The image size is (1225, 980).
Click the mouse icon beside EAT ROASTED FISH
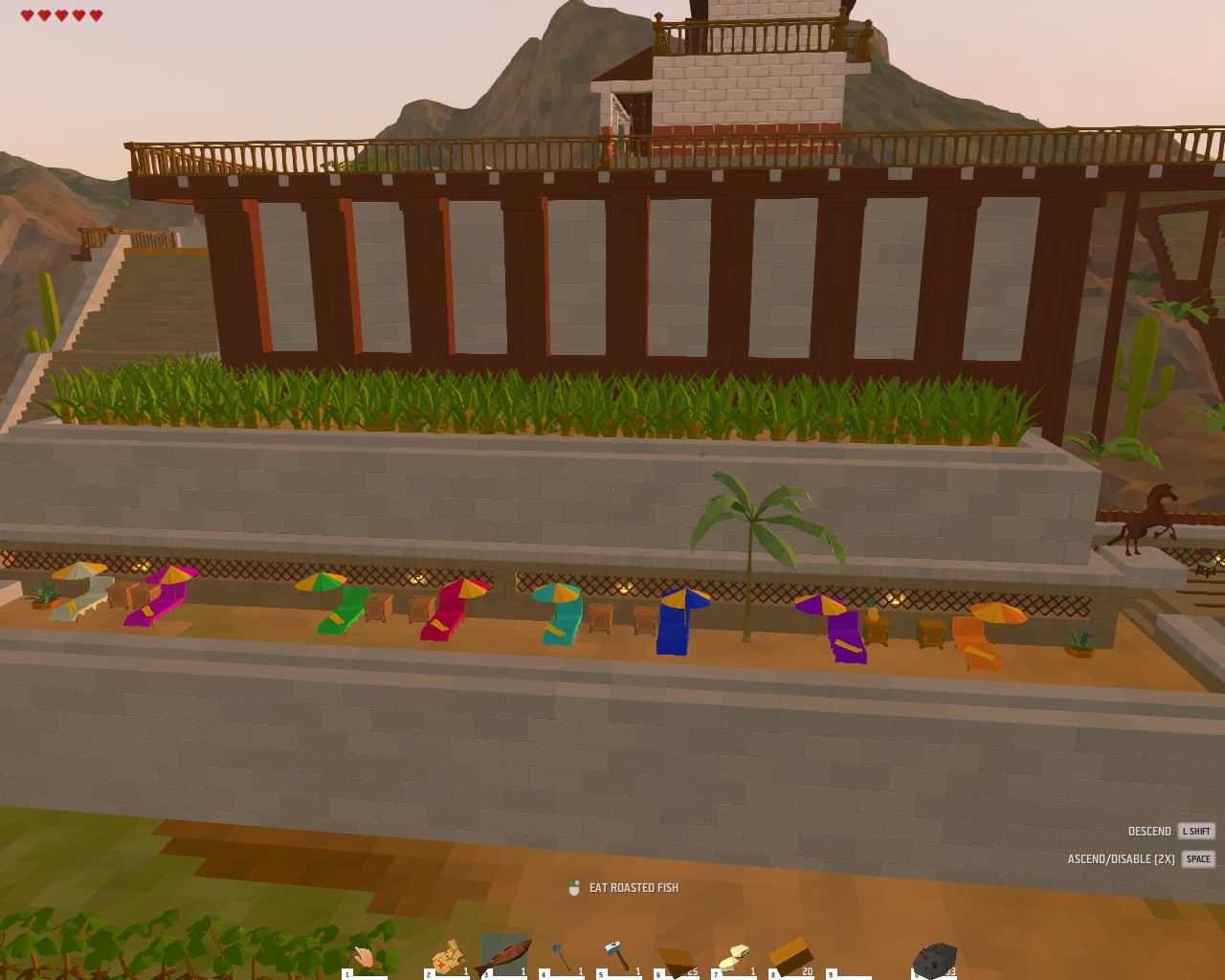573,887
